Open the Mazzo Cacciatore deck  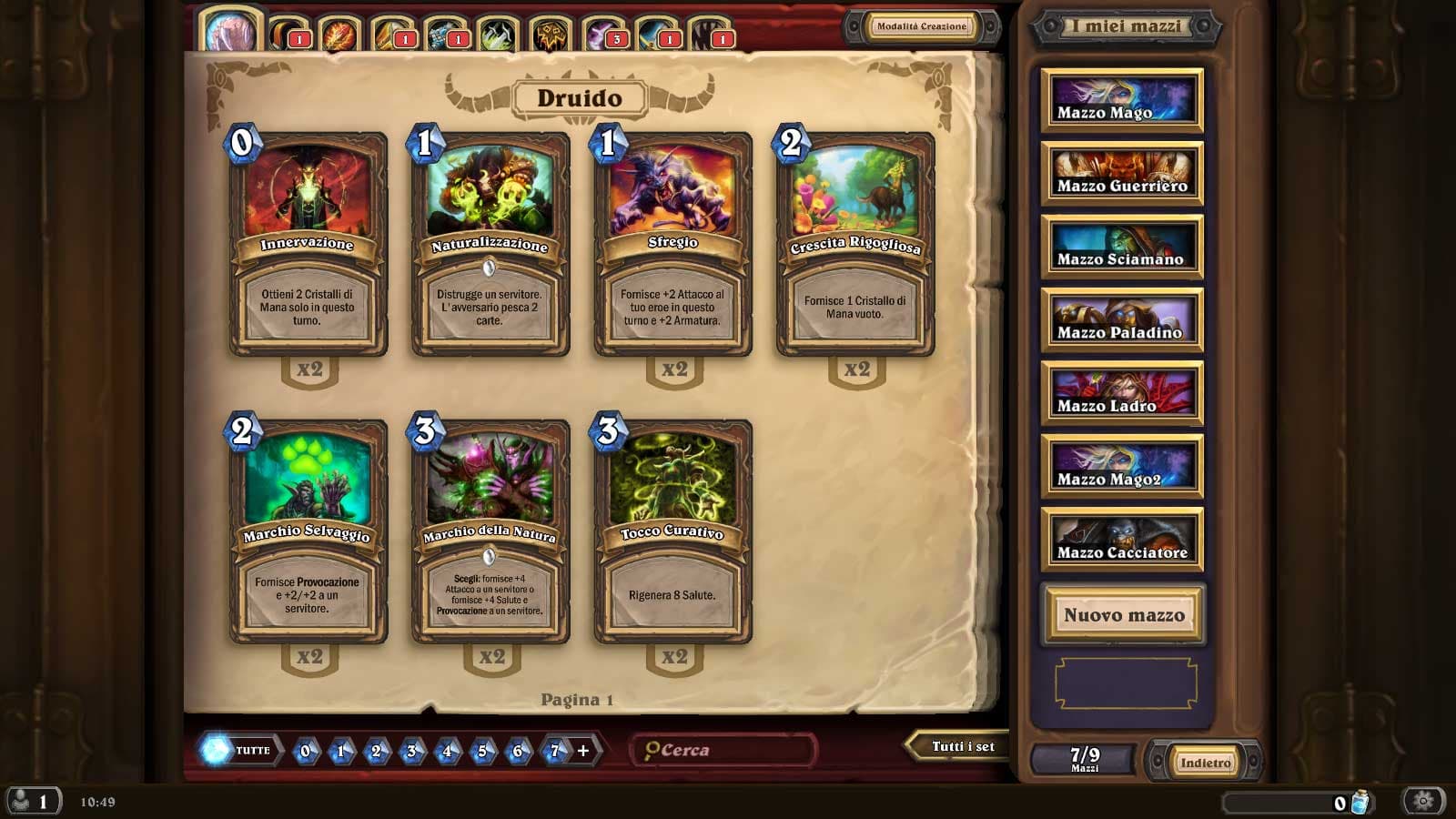1122,540
